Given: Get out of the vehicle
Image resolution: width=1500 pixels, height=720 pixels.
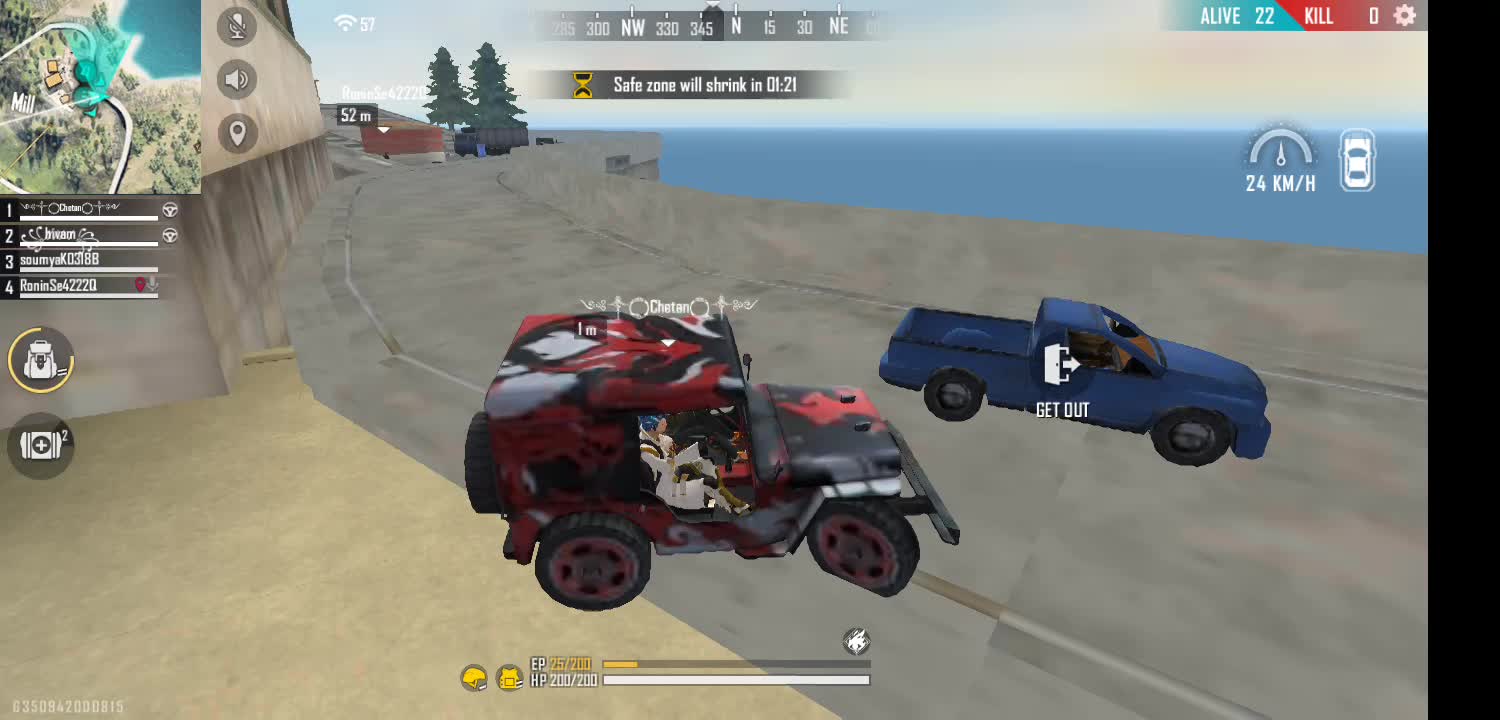Looking at the screenshot, I should 1062,378.
